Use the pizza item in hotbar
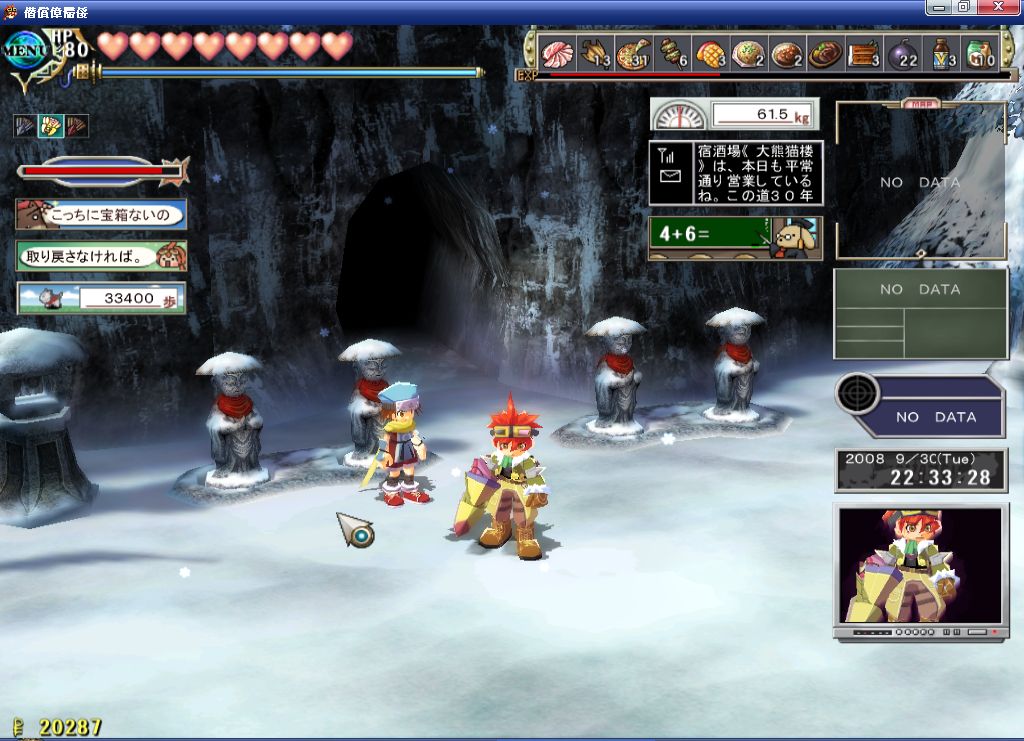1024x741 pixels. (x=633, y=52)
